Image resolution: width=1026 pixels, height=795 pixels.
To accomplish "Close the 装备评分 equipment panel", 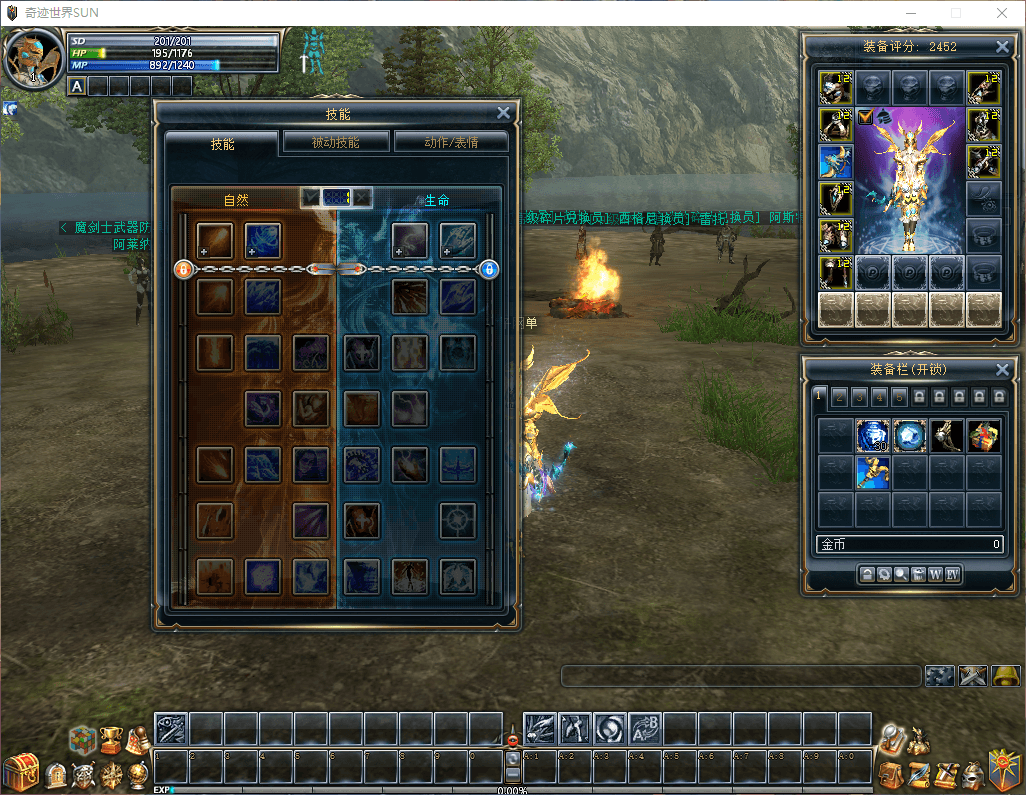I will coord(1002,47).
